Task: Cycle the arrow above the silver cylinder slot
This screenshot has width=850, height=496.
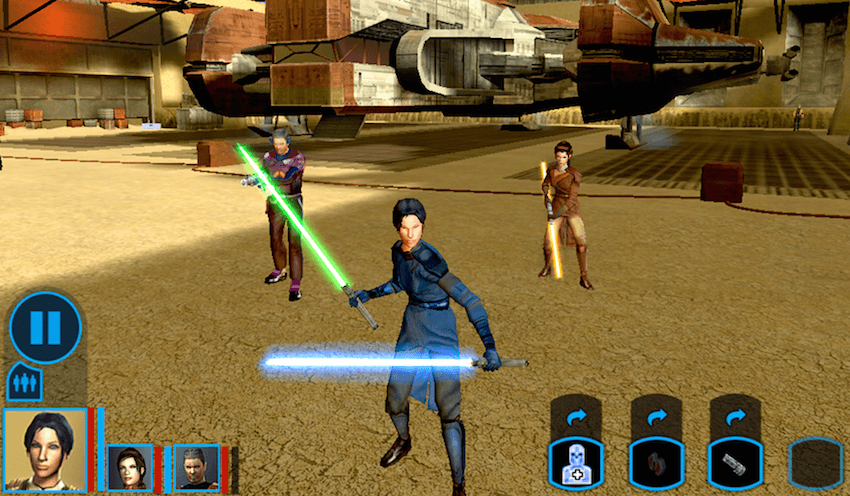Action: [x=735, y=416]
